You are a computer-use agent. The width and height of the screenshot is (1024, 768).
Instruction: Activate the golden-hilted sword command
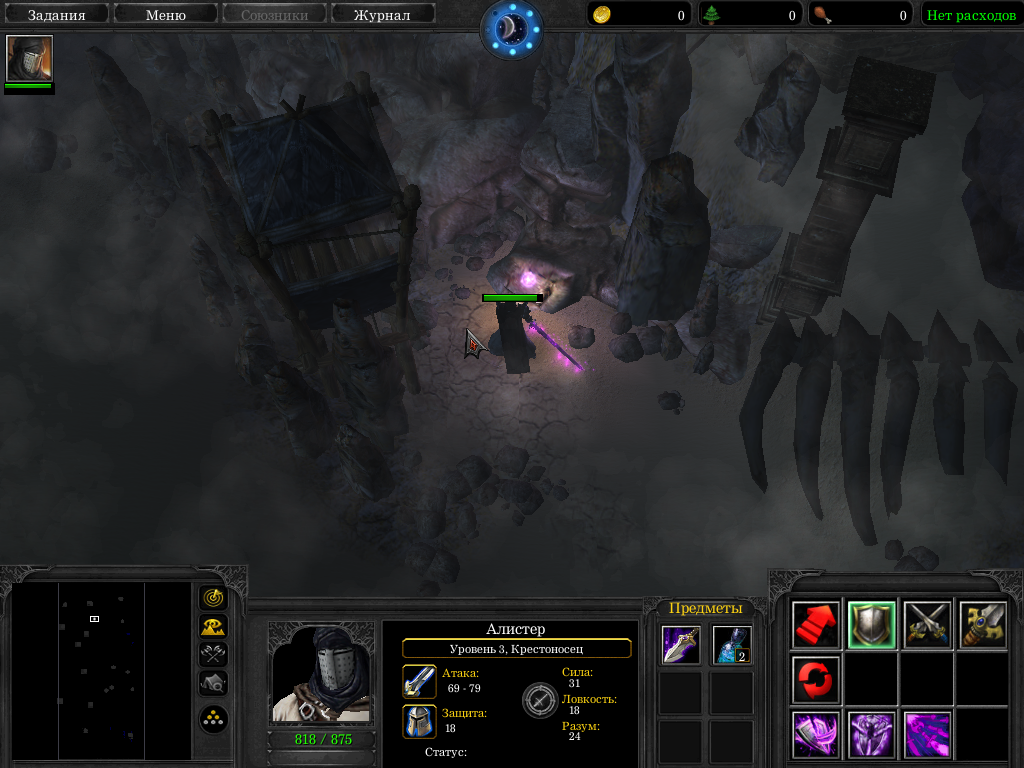[982, 625]
